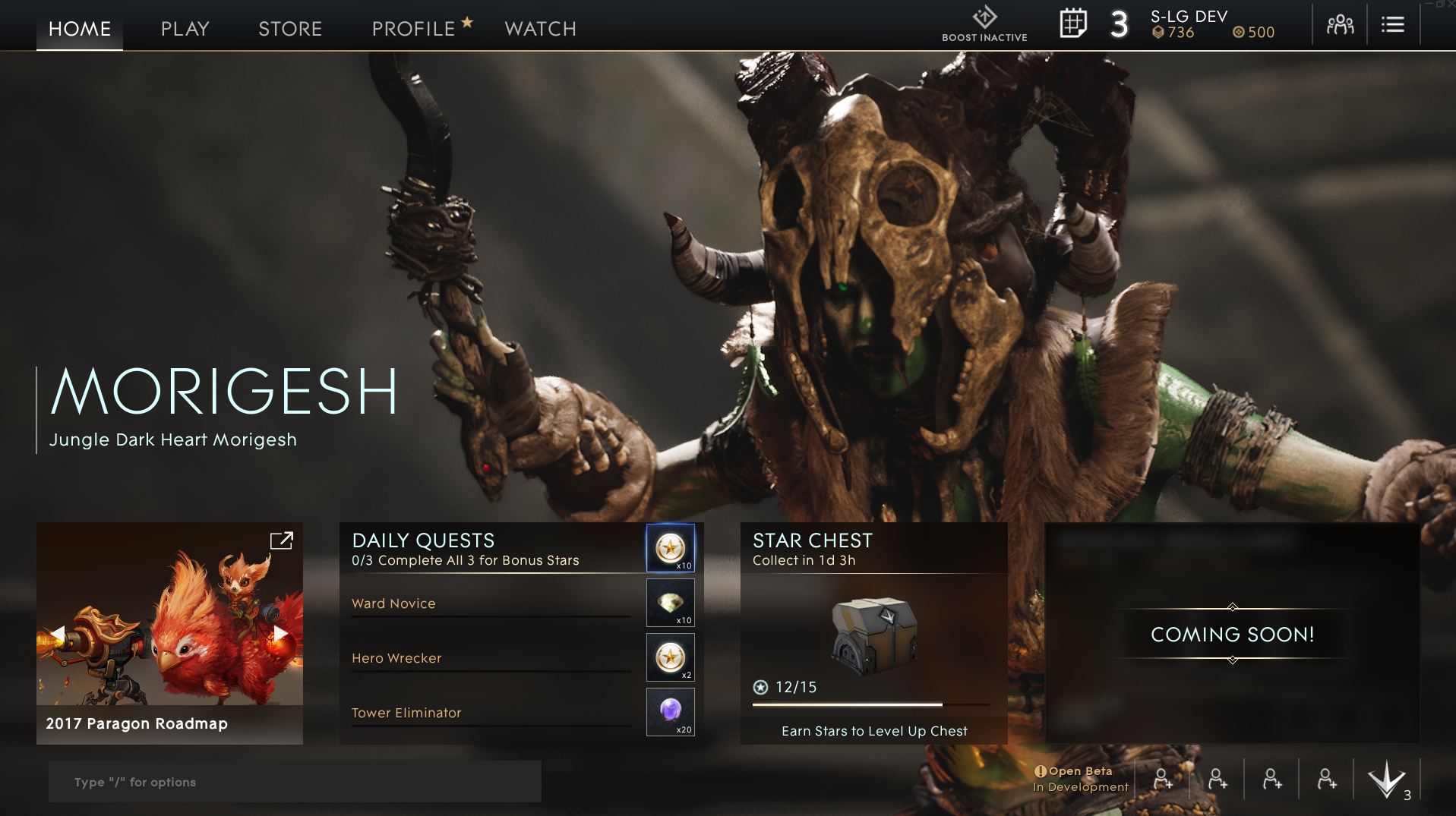Close the game window
Image resolution: width=1456 pixels, height=816 pixels.
(1450, 5)
